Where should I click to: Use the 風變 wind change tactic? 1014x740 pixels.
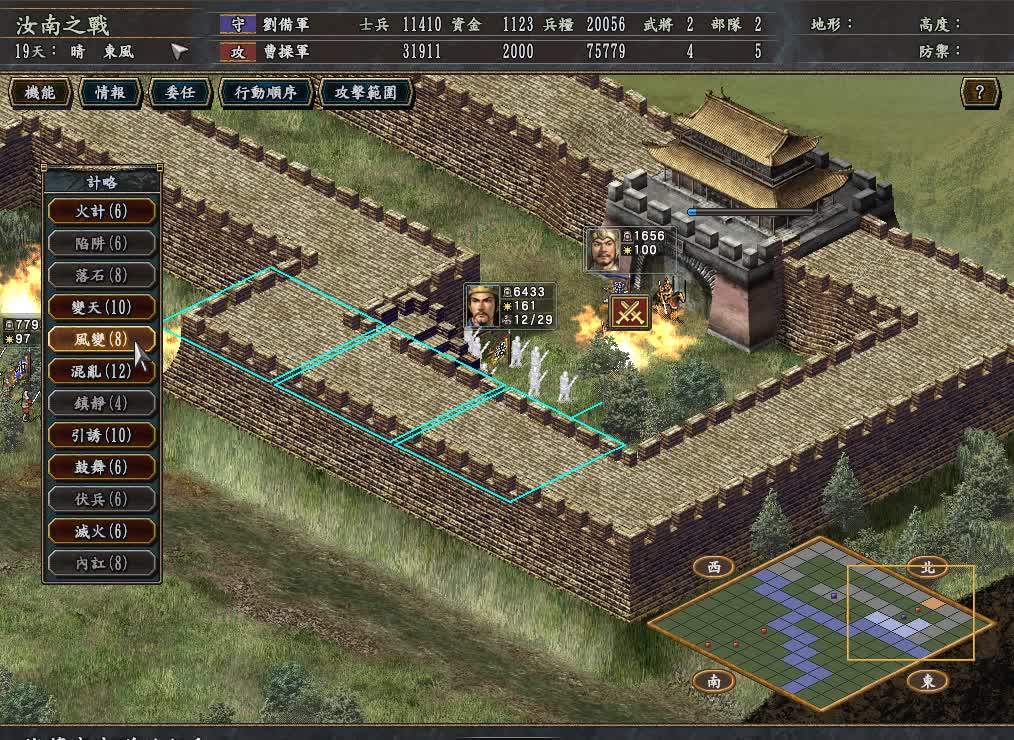(101, 339)
